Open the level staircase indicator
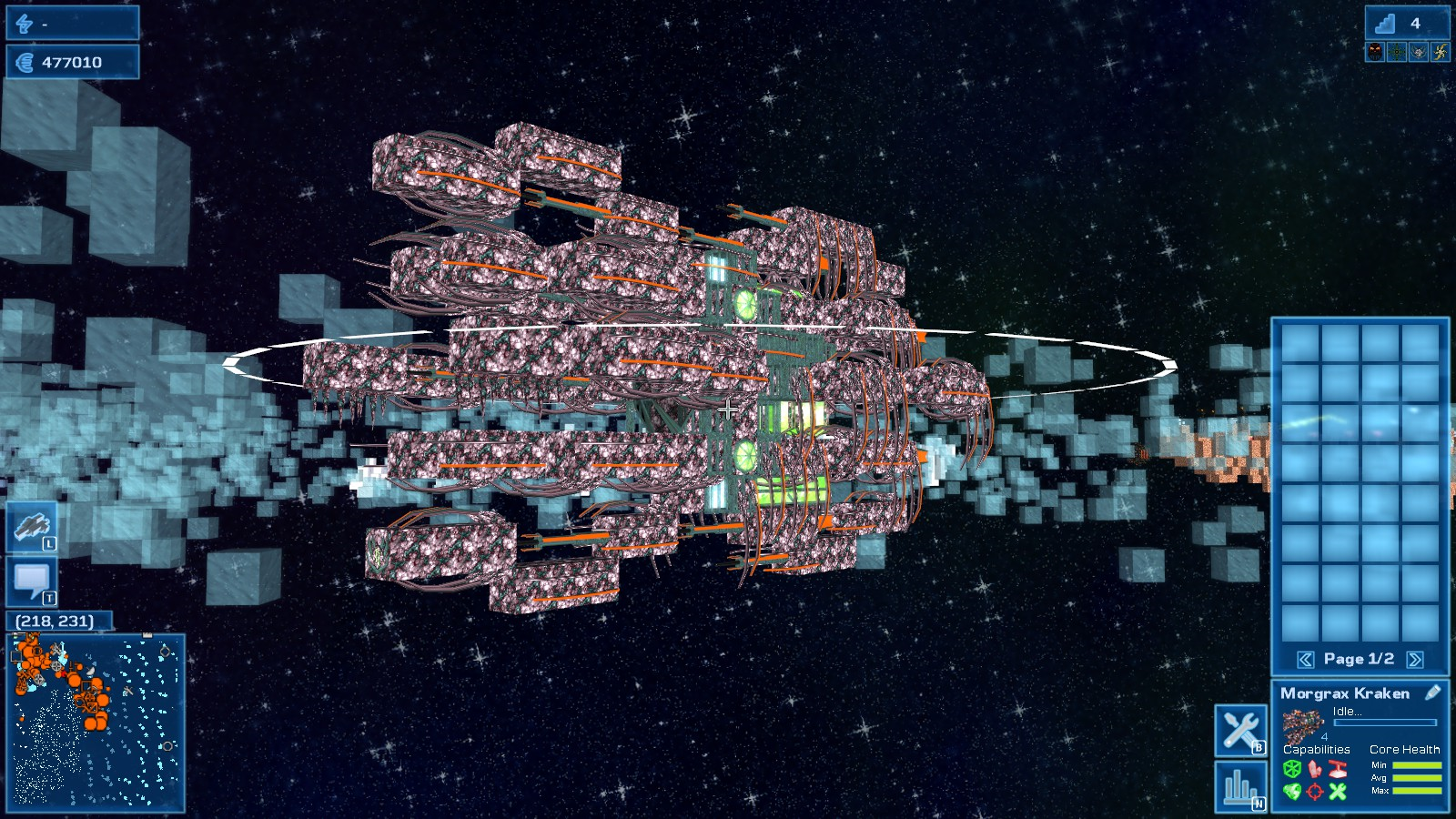The image size is (1456, 819). pyautogui.click(x=1385, y=23)
